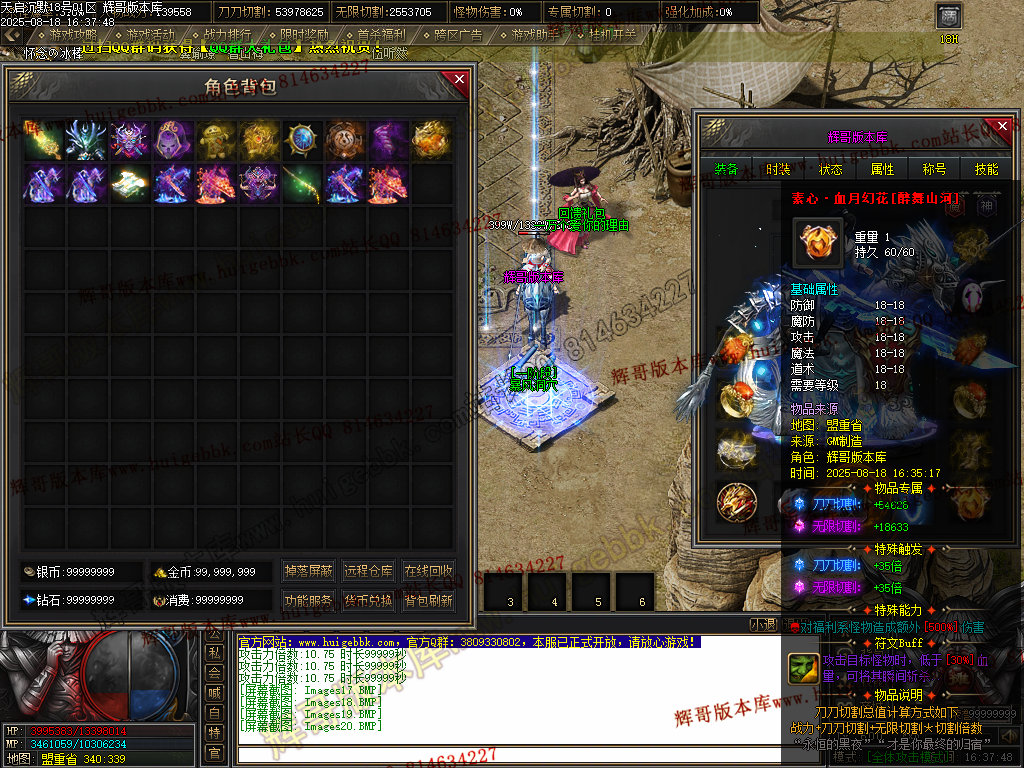Click the 在线回收 online recycle button
Screen dimensions: 1024x768
click(x=428, y=571)
